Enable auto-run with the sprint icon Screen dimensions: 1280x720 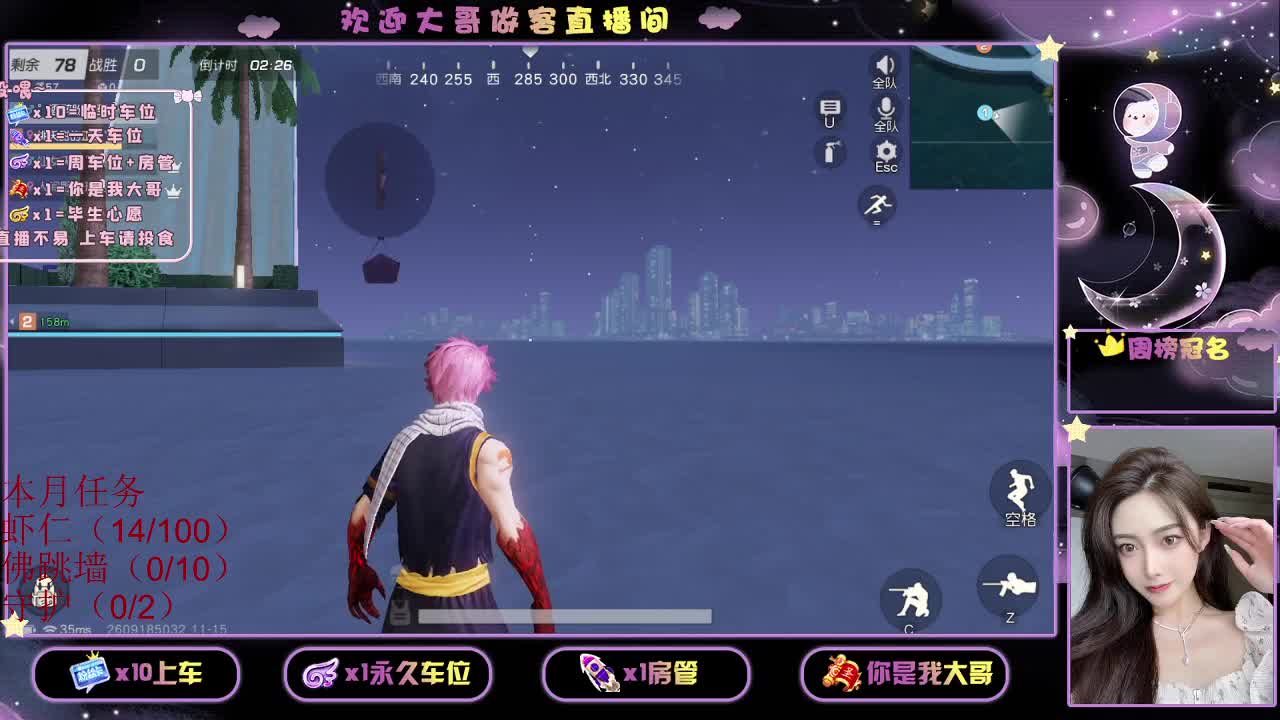point(877,207)
